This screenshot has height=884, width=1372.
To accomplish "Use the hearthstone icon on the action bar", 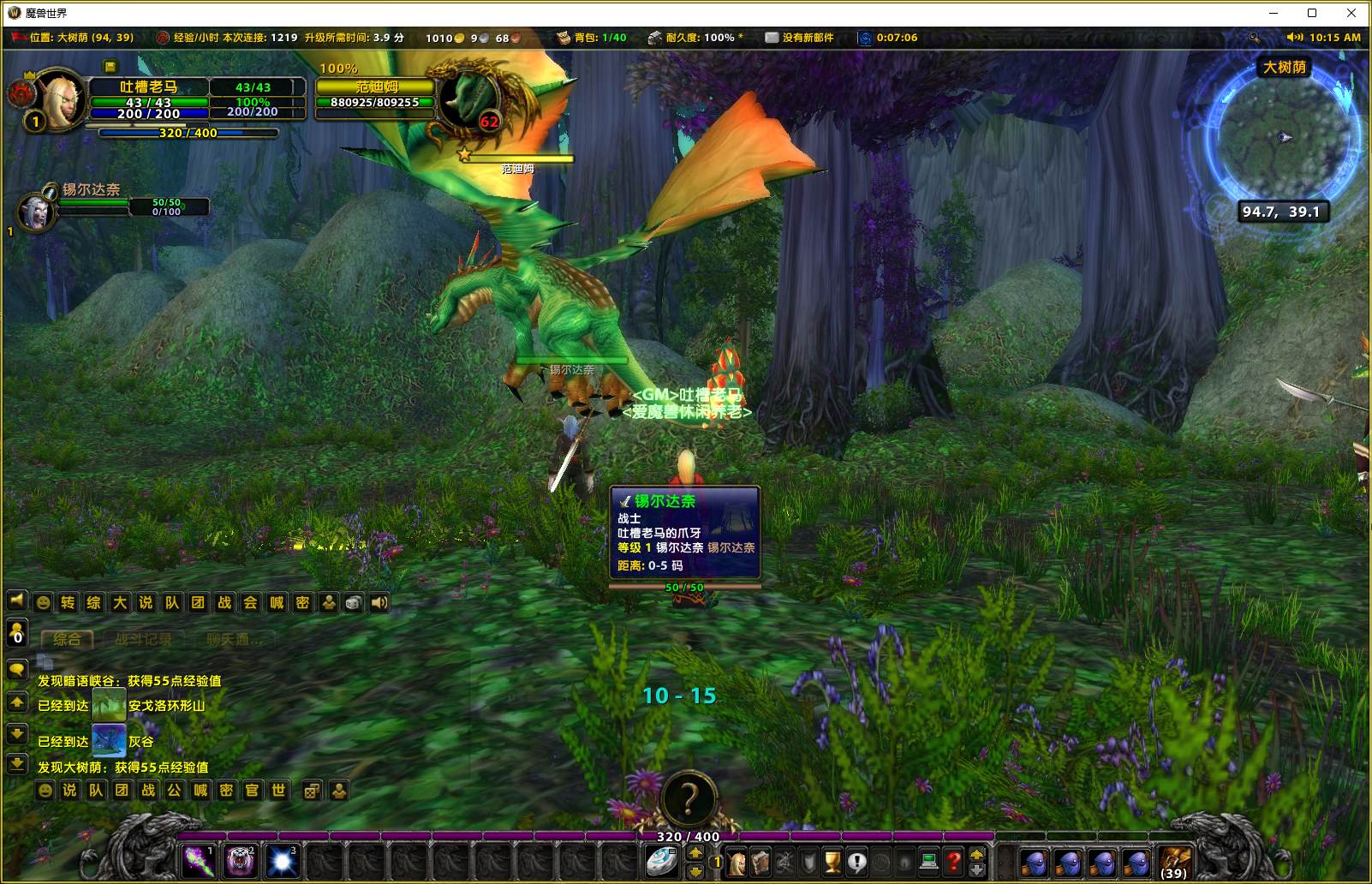I will (663, 861).
